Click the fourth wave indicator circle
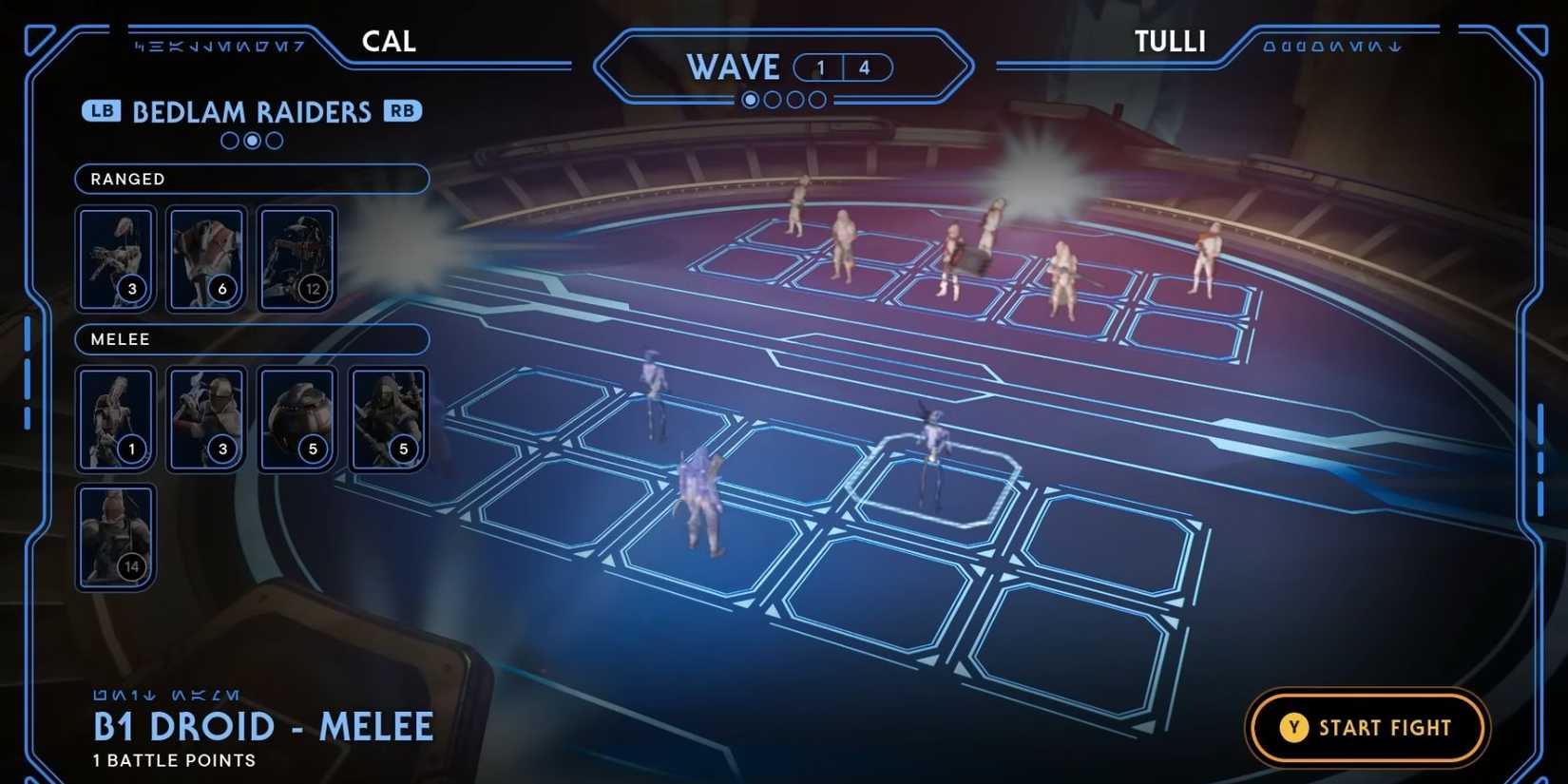1568x784 pixels. [818, 99]
